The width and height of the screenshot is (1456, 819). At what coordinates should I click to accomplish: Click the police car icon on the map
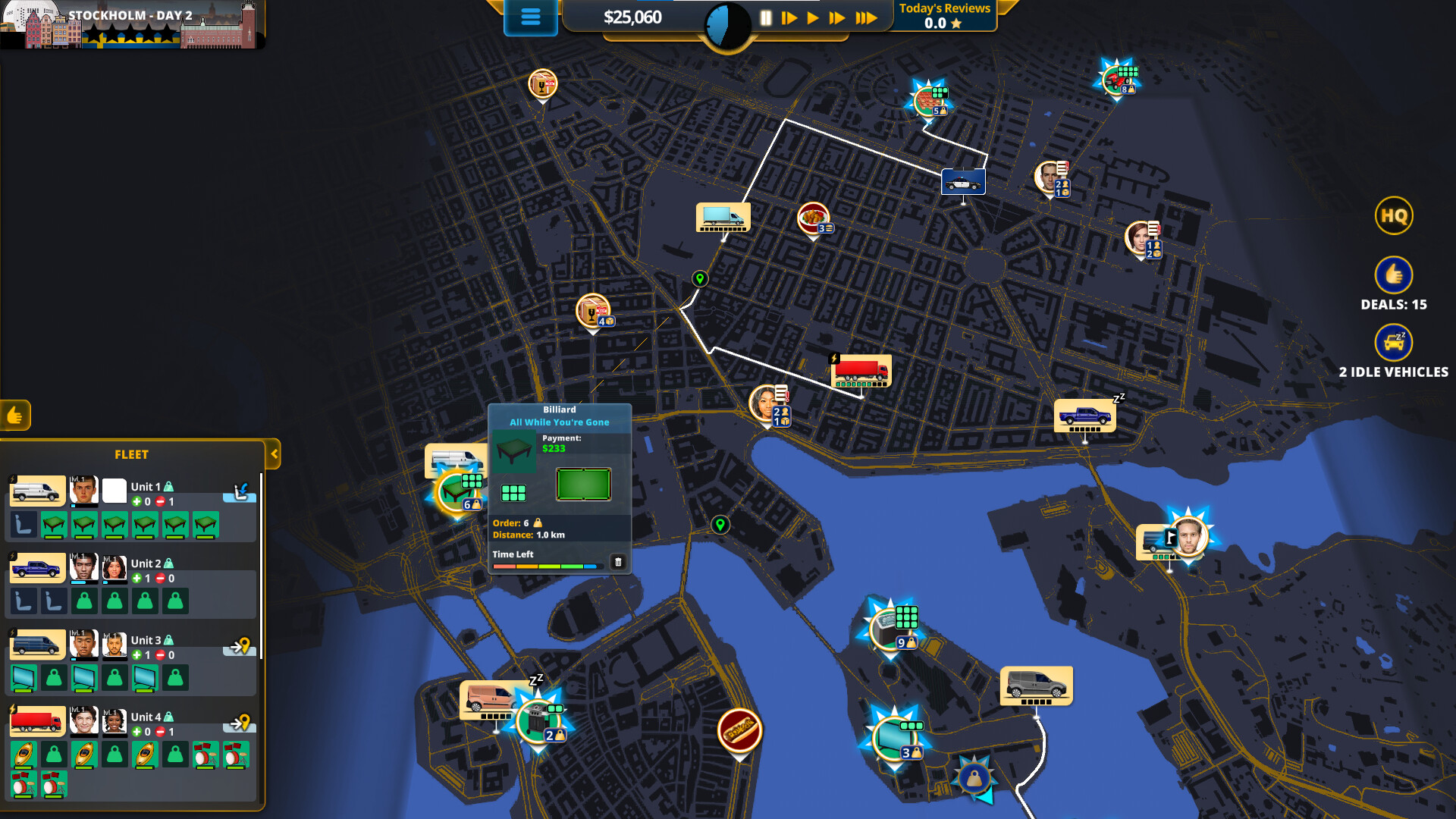click(x=963, y=182)
